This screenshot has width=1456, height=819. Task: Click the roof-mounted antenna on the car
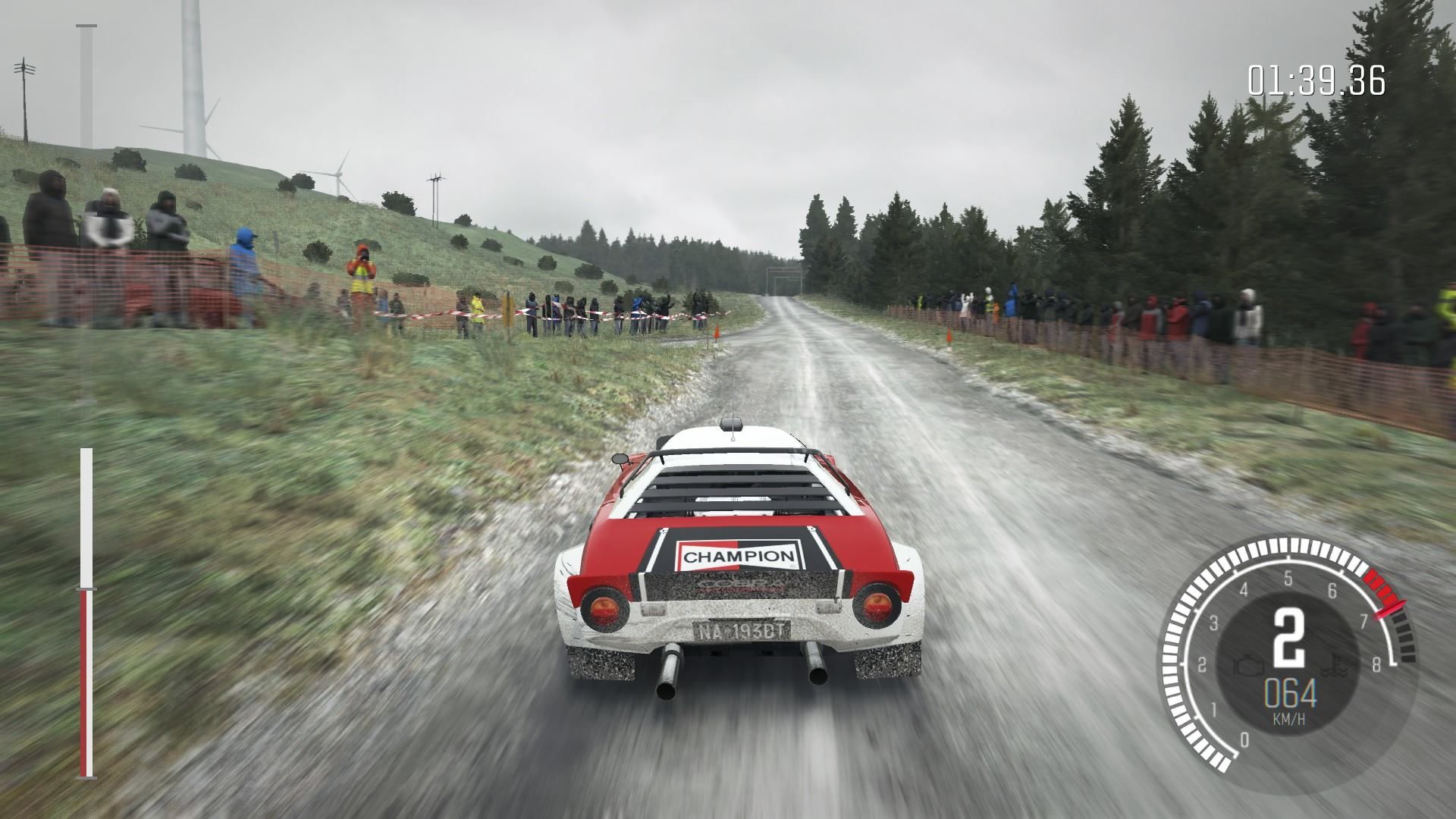click(732, 425)
